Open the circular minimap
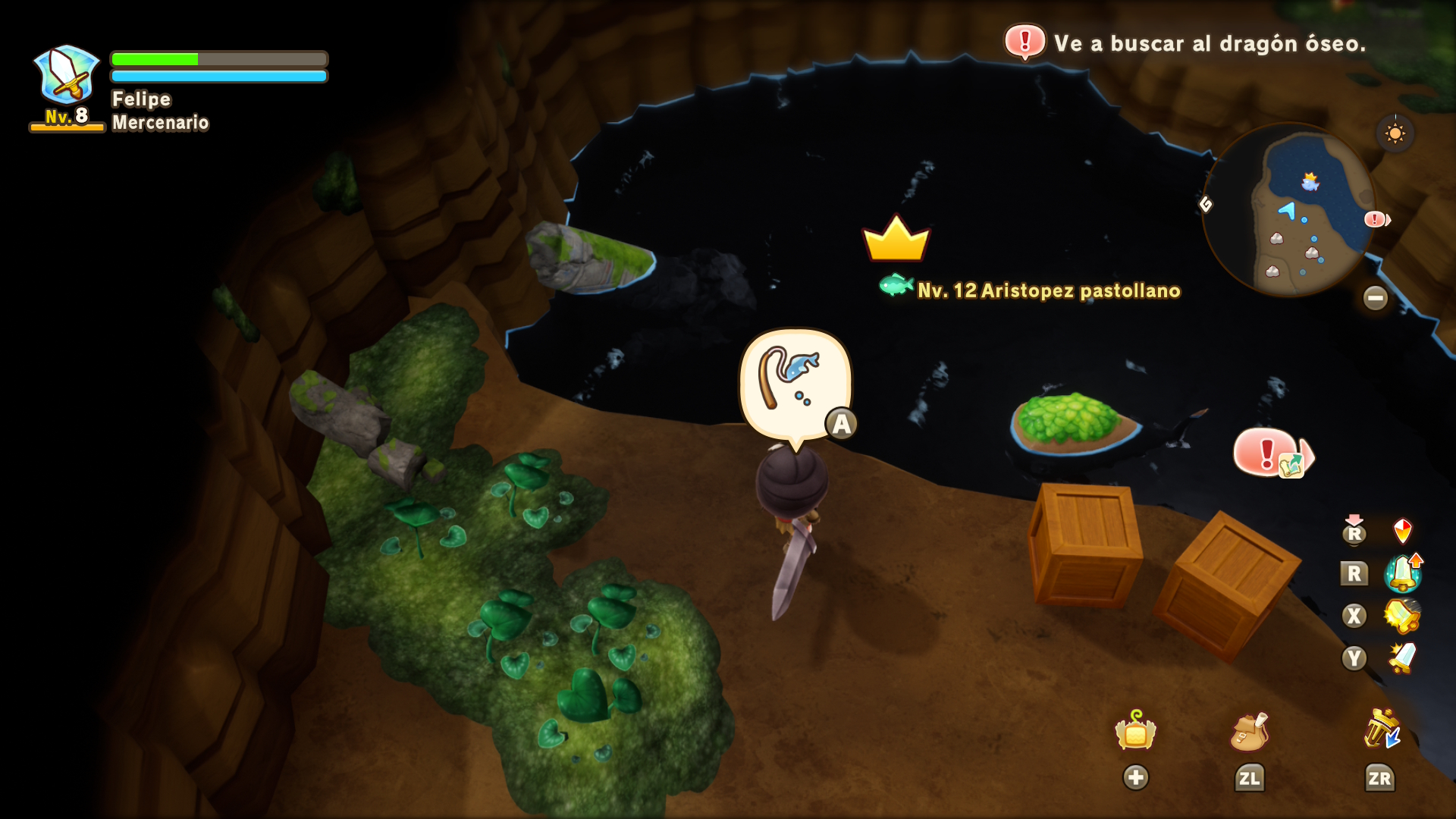Image resolution: width=1456 pixels, height=819 pixels. [x=1289, y=211]
